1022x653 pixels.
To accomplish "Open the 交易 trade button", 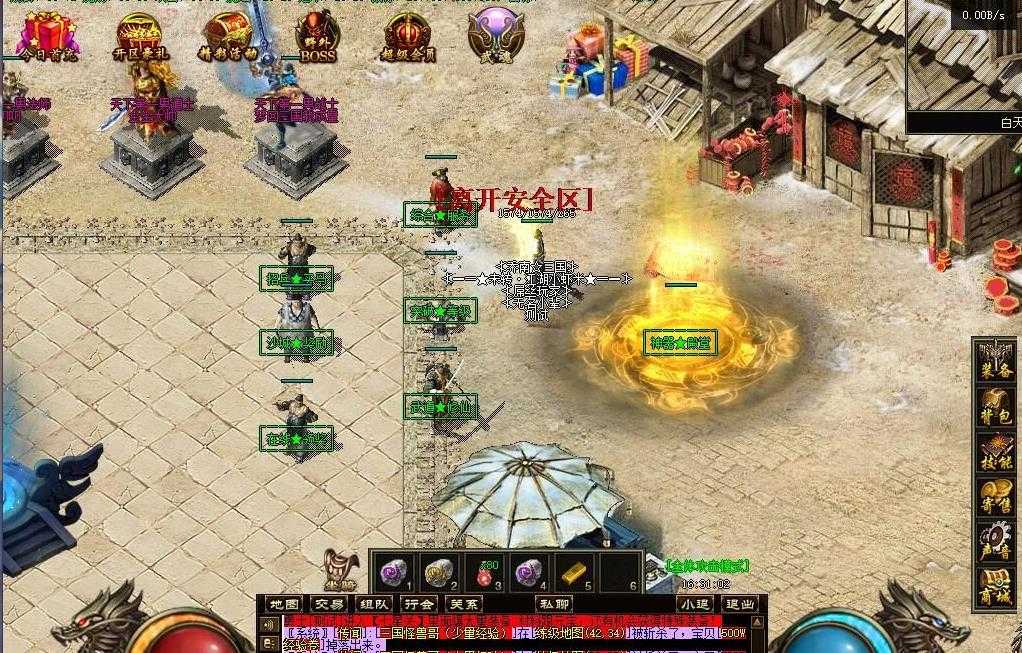I will 329,604.
